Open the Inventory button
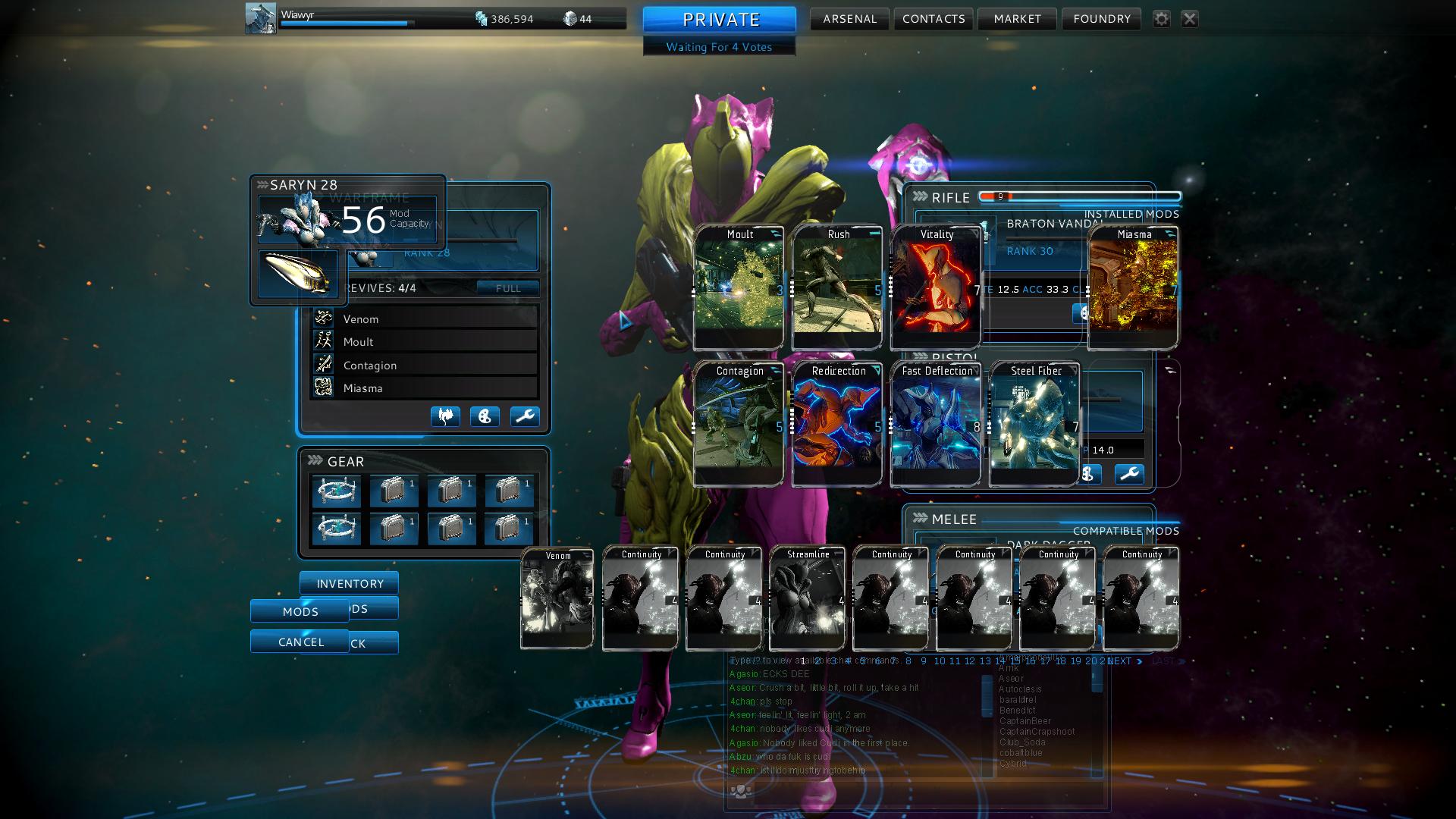1456x819 pixels. 350,583
